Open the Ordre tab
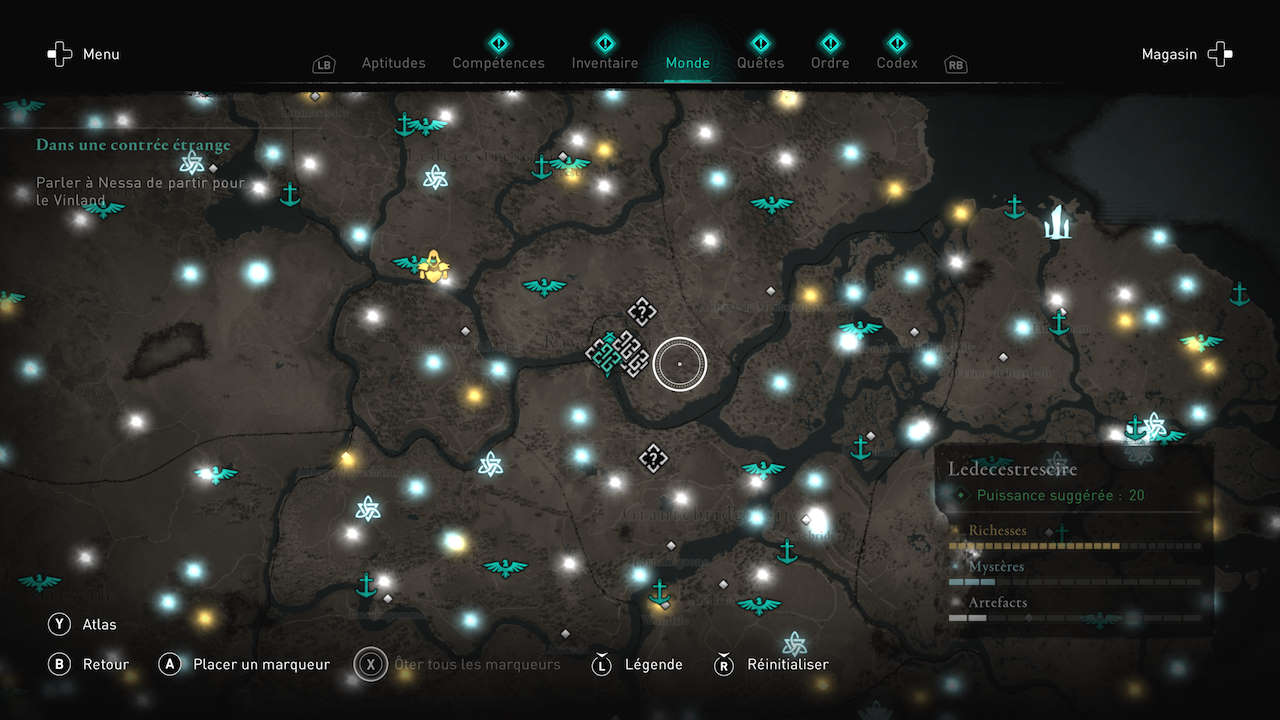1280x720 pixels. tap(830, 63)
